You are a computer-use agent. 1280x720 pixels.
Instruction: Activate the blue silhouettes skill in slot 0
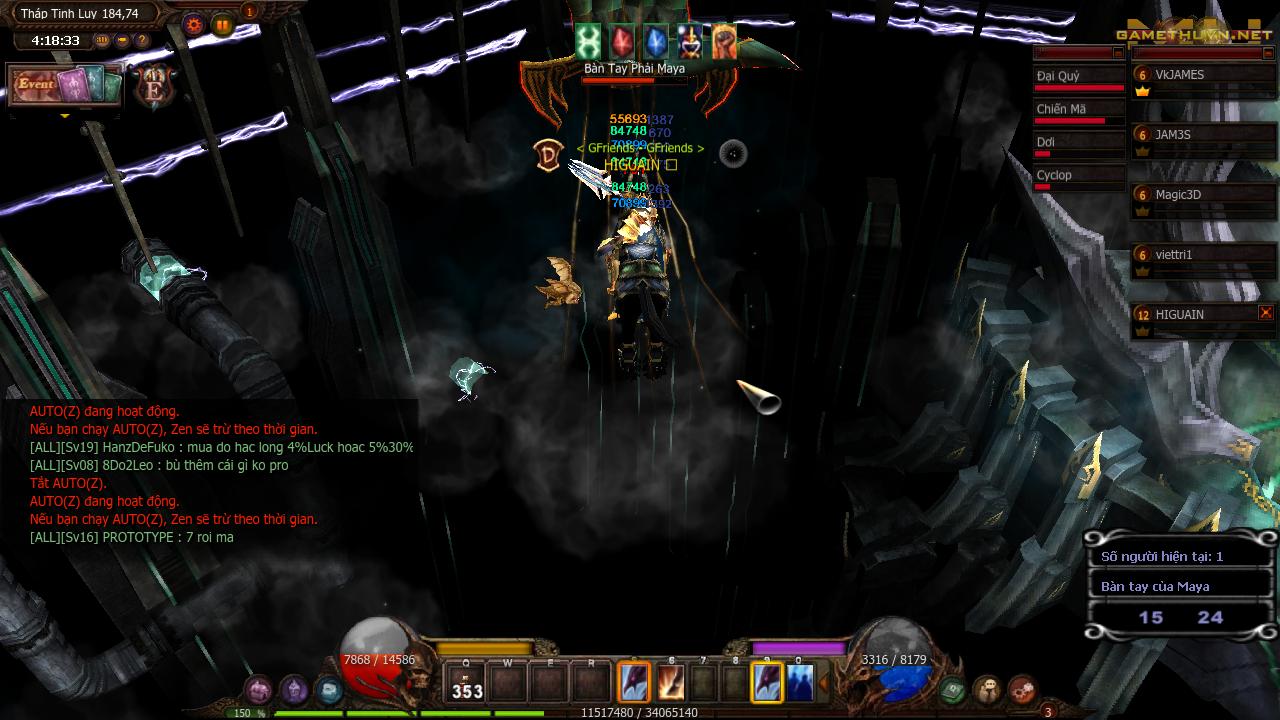click(799, 683)
